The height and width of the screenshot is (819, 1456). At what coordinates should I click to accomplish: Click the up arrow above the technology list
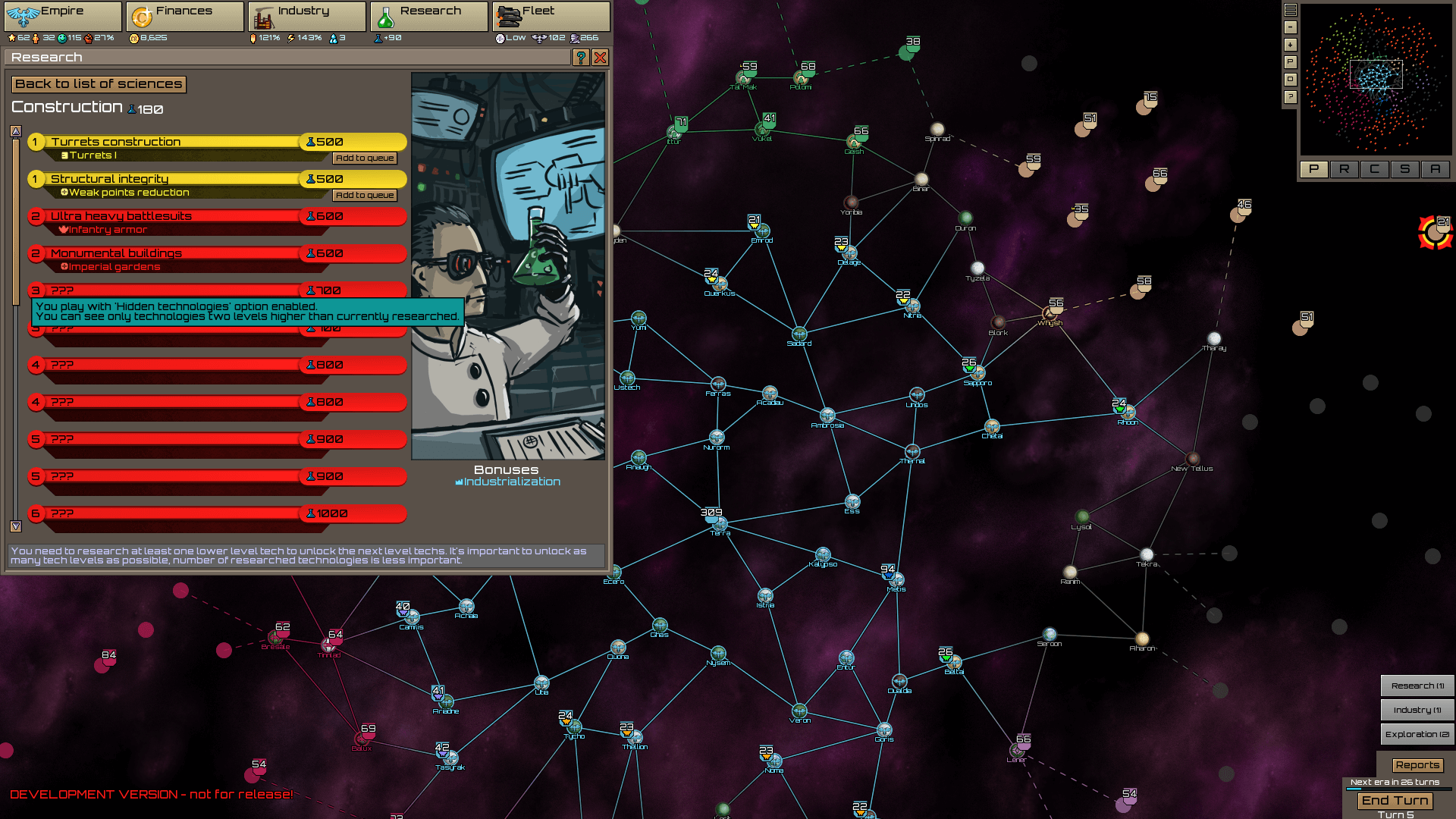tap(16, 130)
